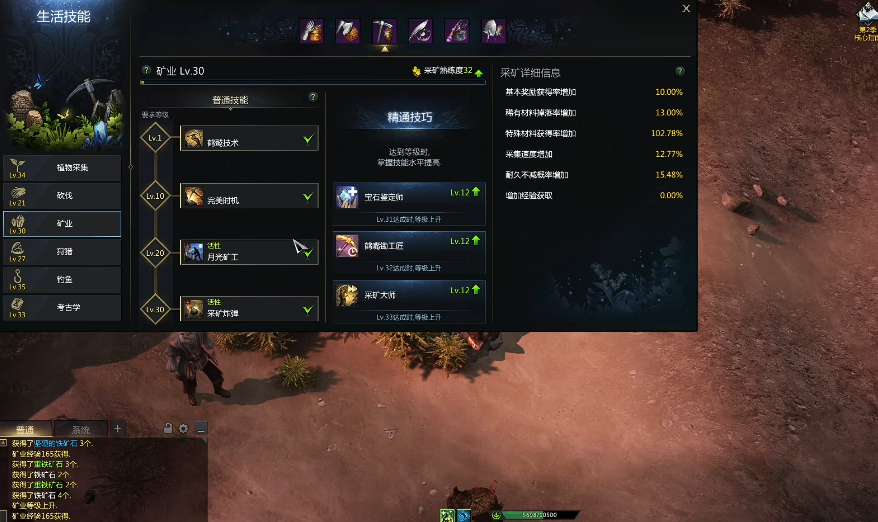Viewport: 878px width, 522px height.
Task: Select the 植物采集 life skill
Action: (63, 168)
